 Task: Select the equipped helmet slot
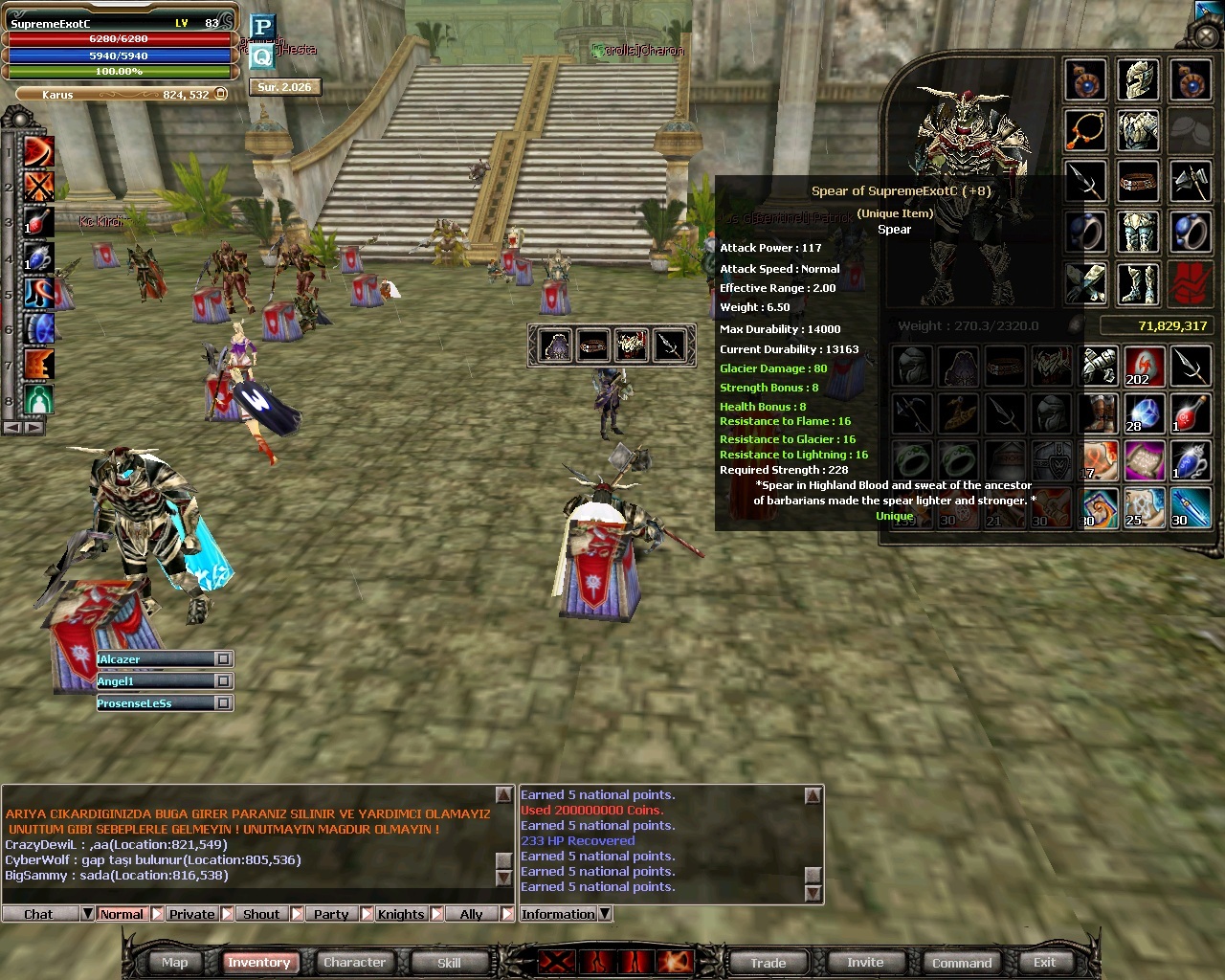point(1138,80)
